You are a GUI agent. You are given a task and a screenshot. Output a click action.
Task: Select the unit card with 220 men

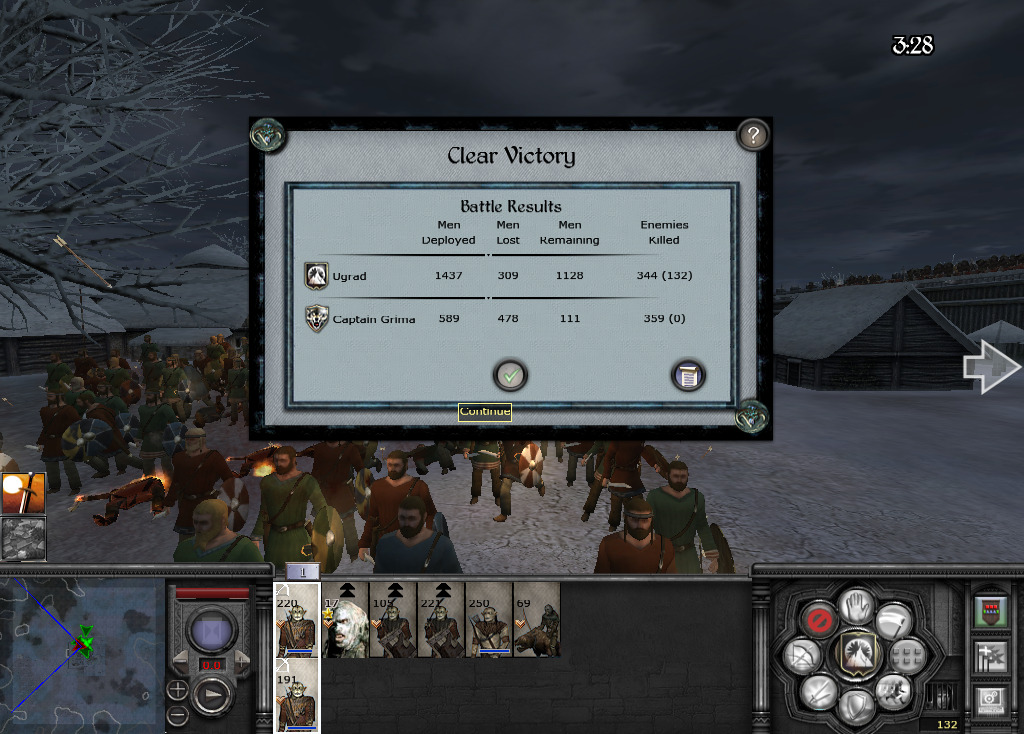point(297,620)
